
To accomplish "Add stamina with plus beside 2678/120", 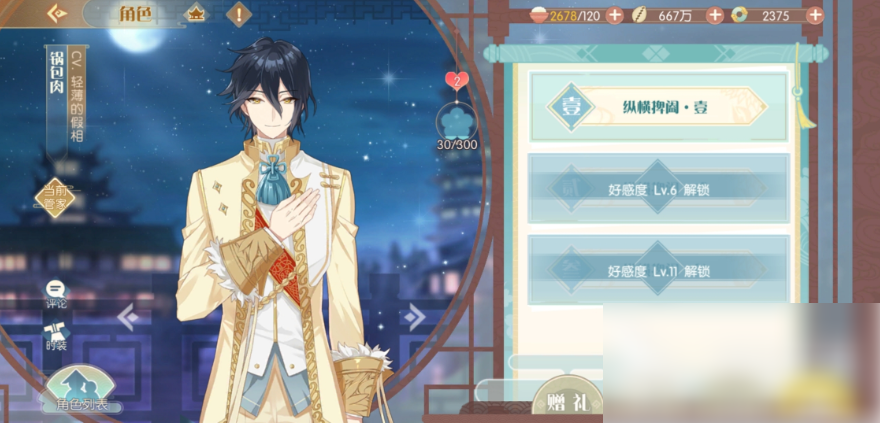I will pos(614,15).
